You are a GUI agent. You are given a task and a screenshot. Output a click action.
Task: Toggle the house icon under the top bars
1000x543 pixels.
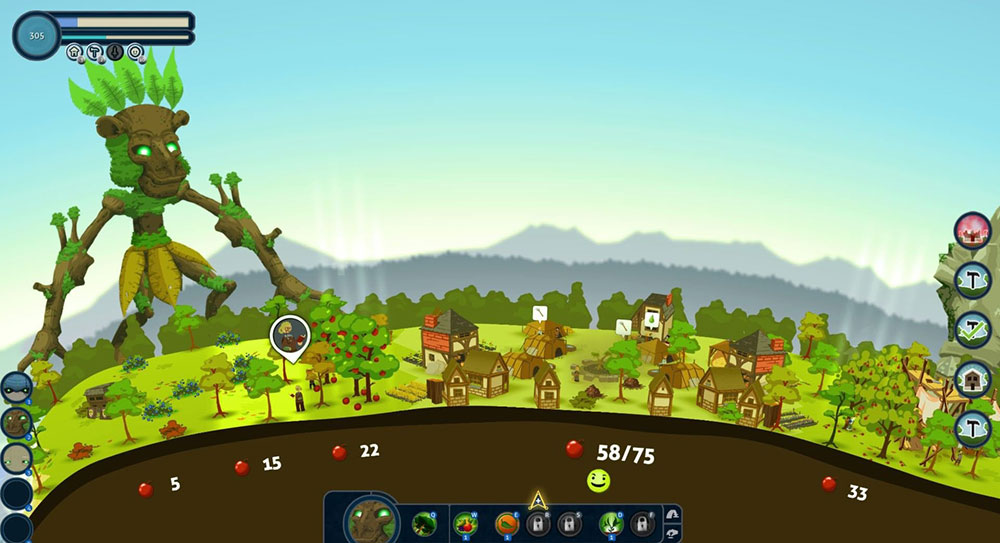[x=75, y=52]
